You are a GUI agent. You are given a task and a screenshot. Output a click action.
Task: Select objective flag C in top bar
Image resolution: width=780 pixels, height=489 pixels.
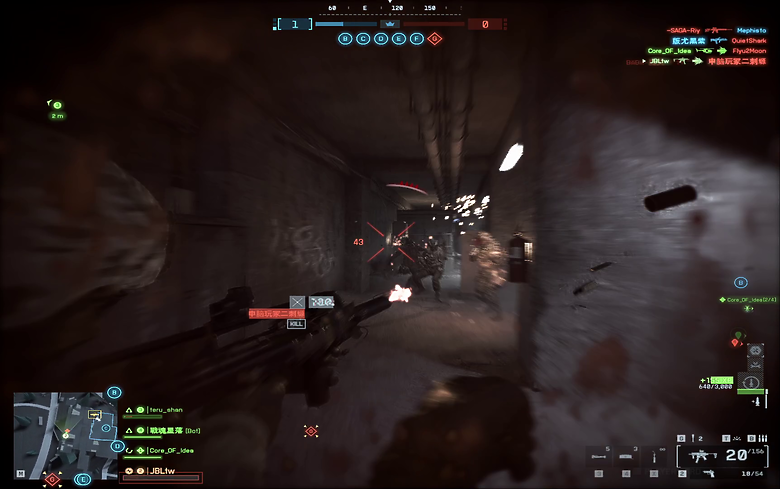click(x=363, y=39)
